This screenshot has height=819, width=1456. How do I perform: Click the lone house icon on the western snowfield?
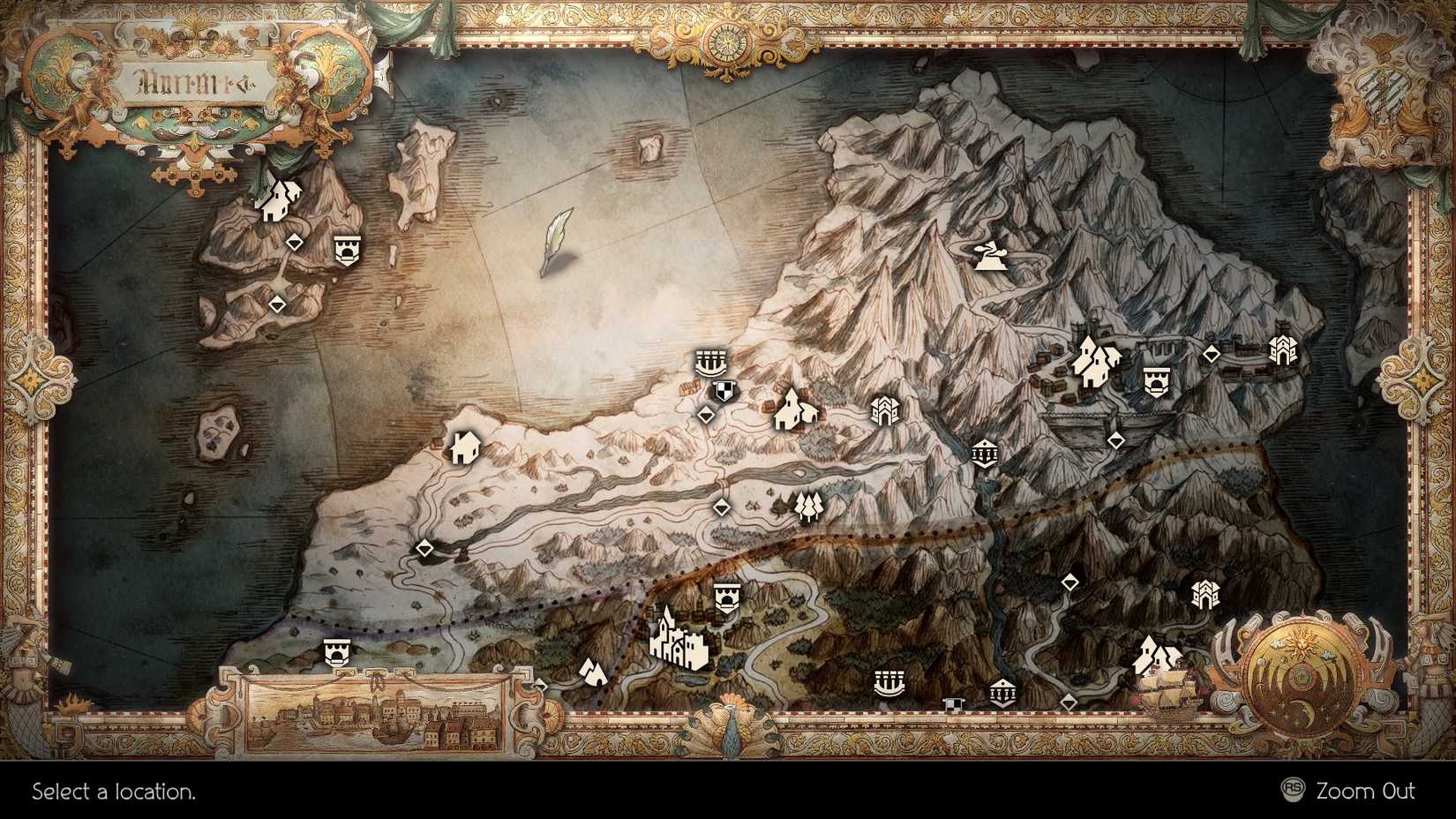[466, 450]
